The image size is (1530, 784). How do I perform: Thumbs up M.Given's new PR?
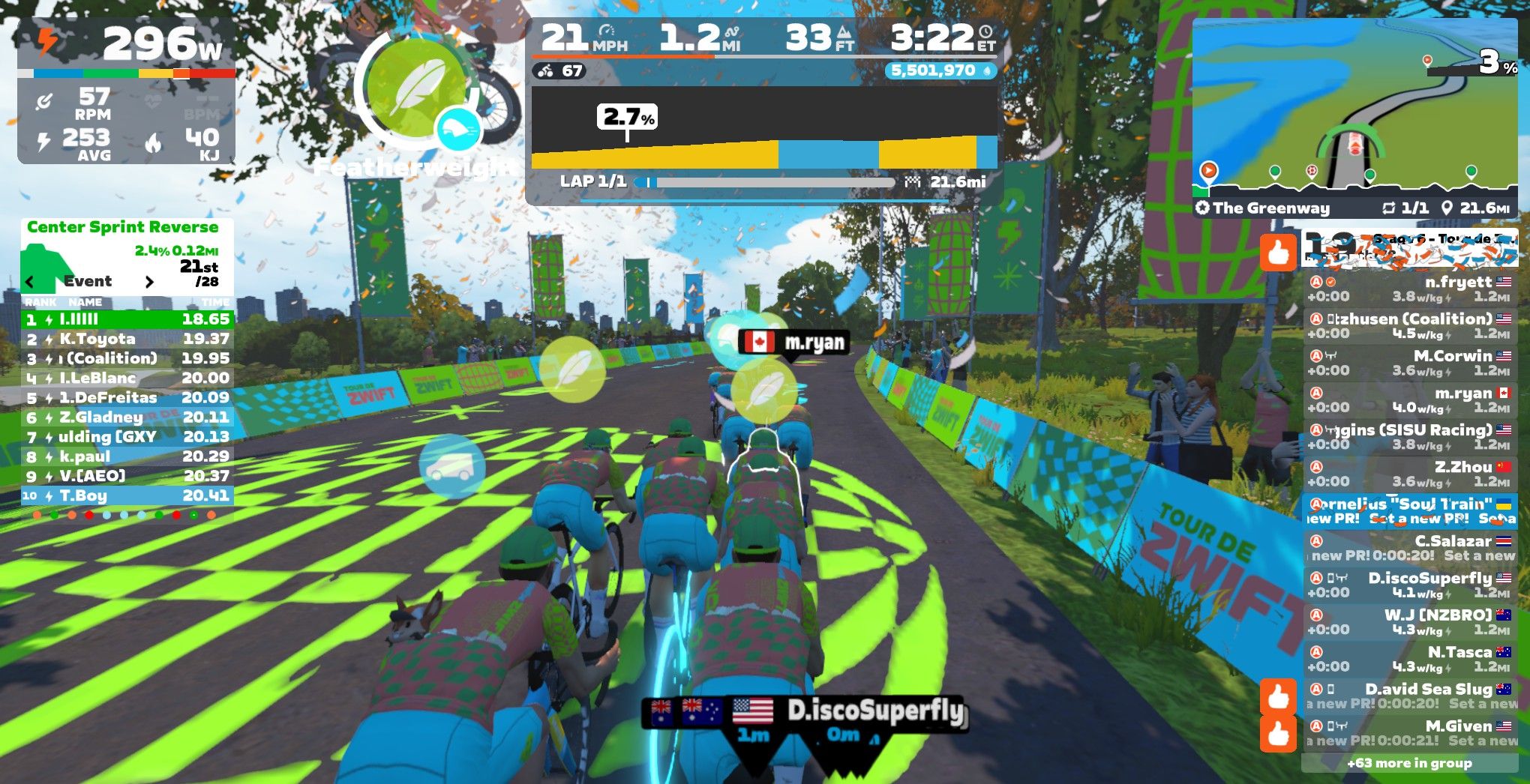click(x=1278, y=733)
